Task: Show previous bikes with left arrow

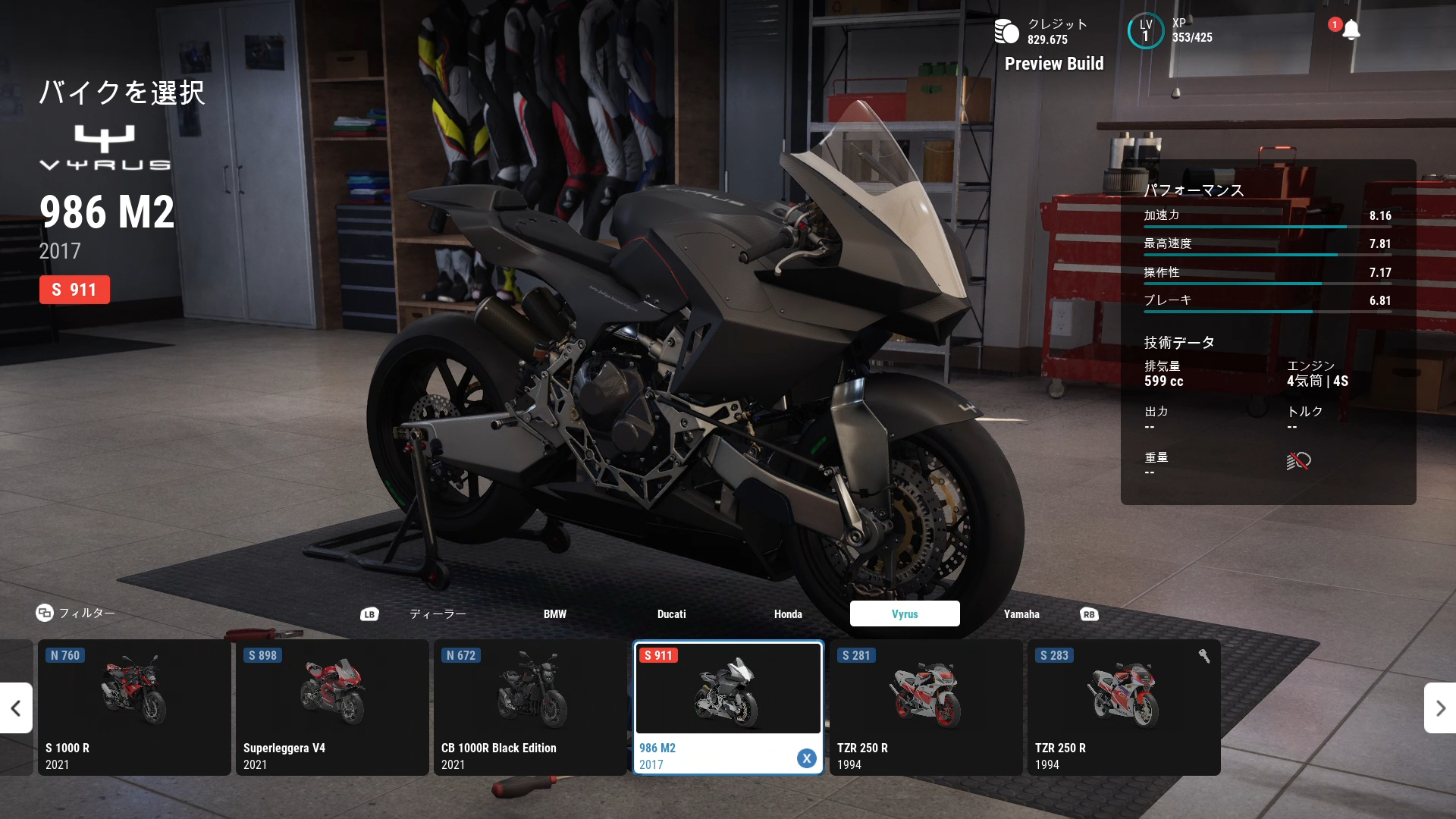Action: click(x=16, y=708)
